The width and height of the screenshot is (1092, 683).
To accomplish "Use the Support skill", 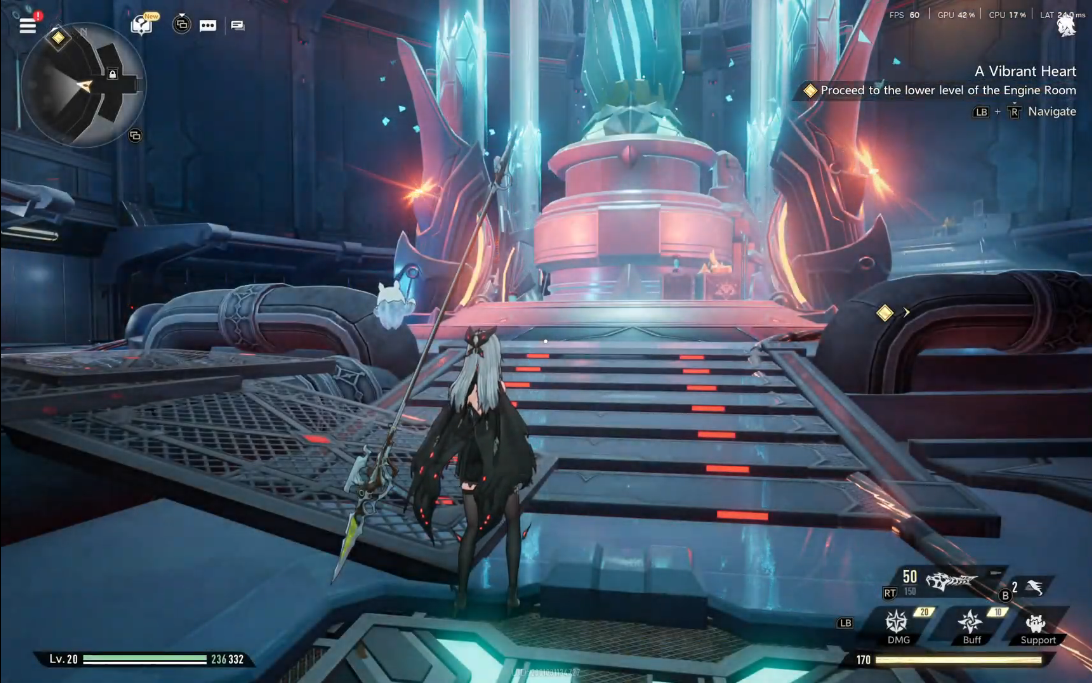I will 1038,621.
